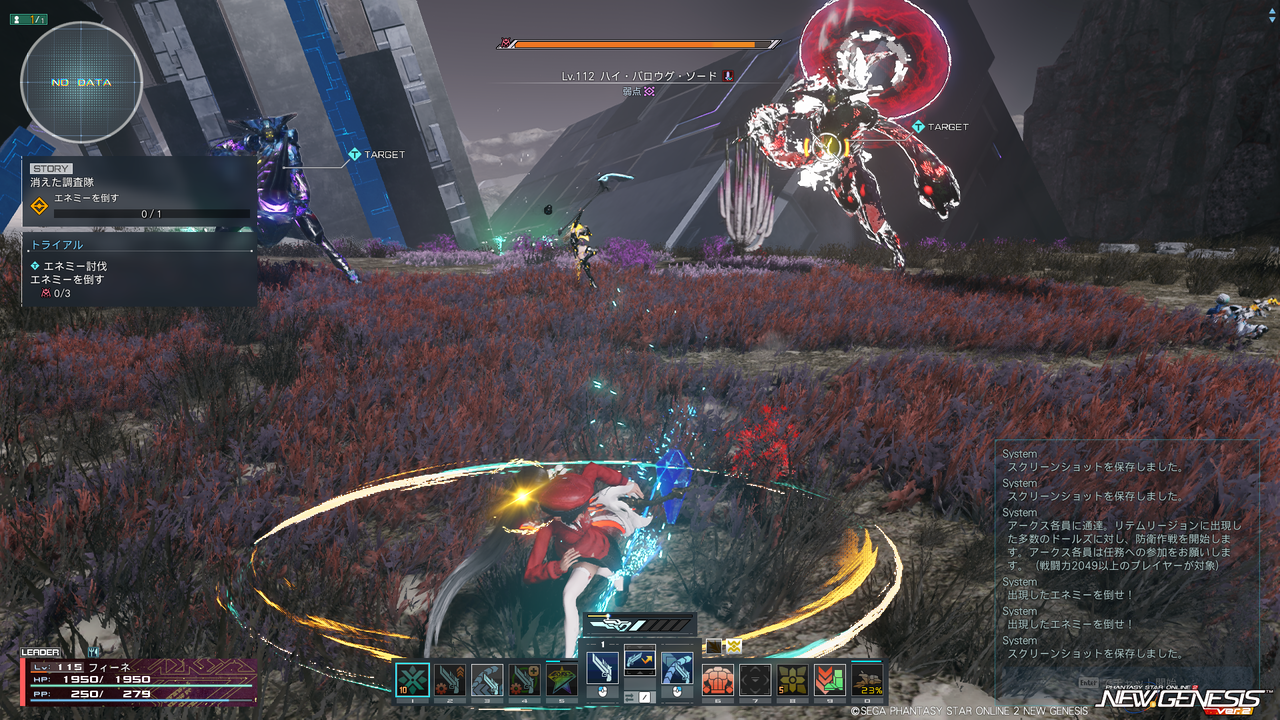Select the left-click sword attack icon

[602, 666]
